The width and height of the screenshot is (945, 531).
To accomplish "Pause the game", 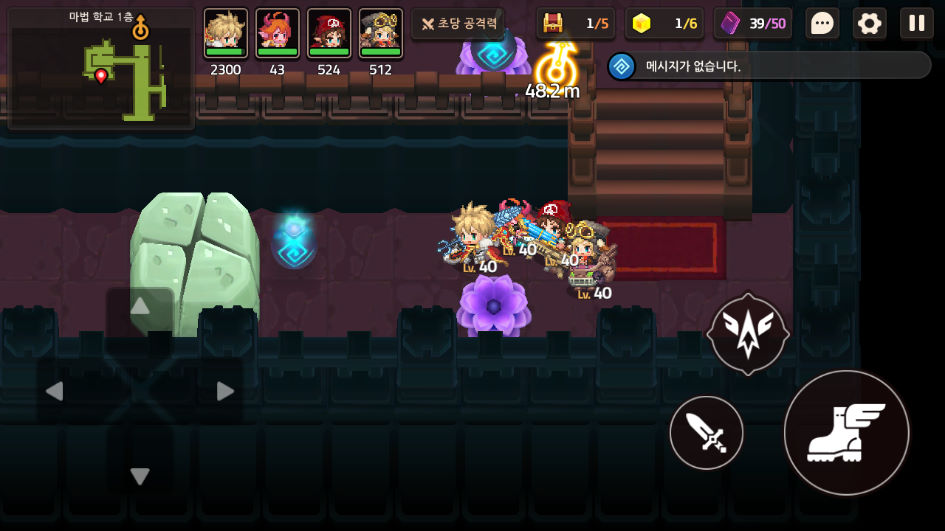I will [x=916, y=23].
